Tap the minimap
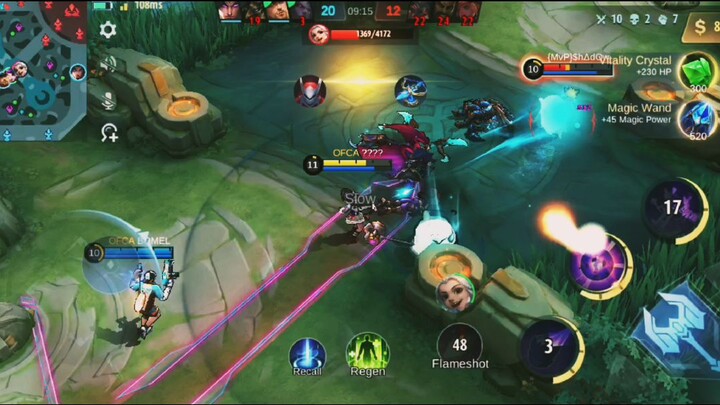Screen dimensions: 720x405 point(43,70)
